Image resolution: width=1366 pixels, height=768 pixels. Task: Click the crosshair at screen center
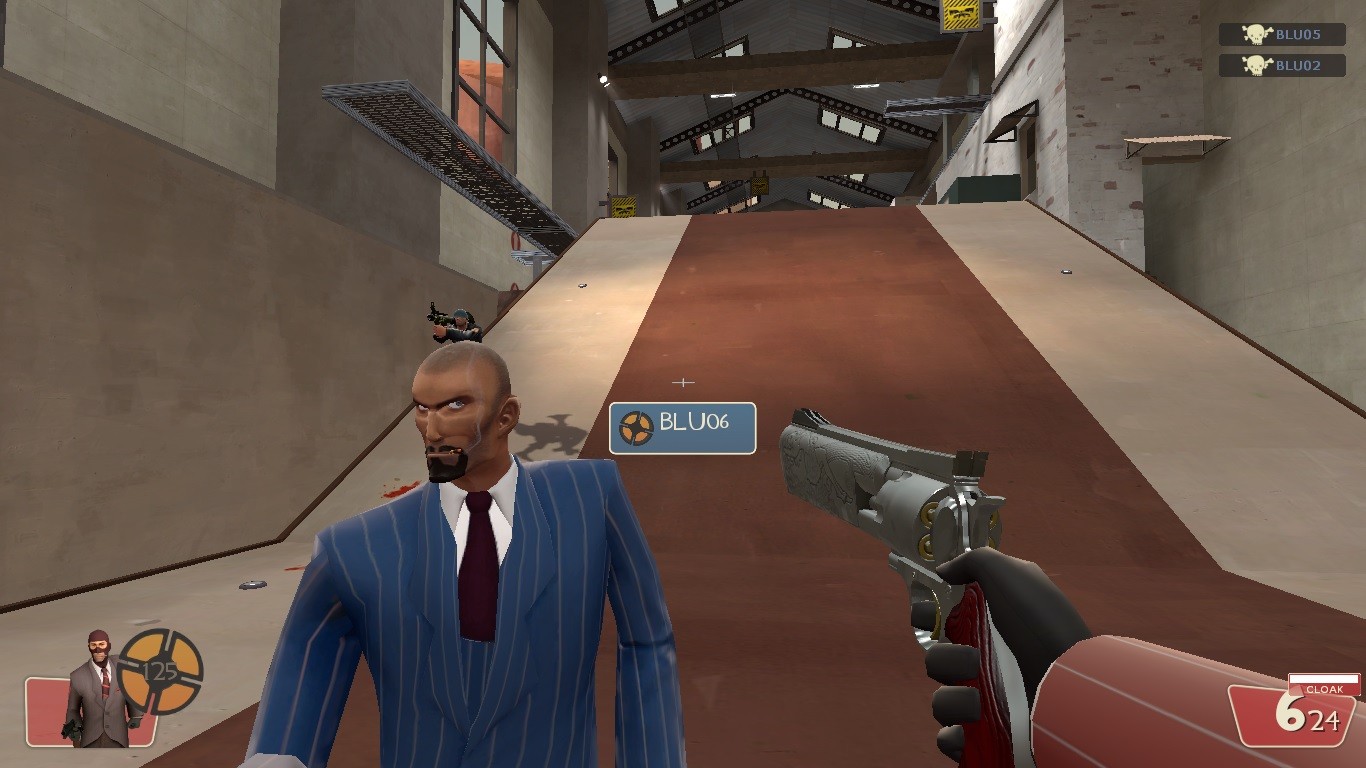(683, 381)
